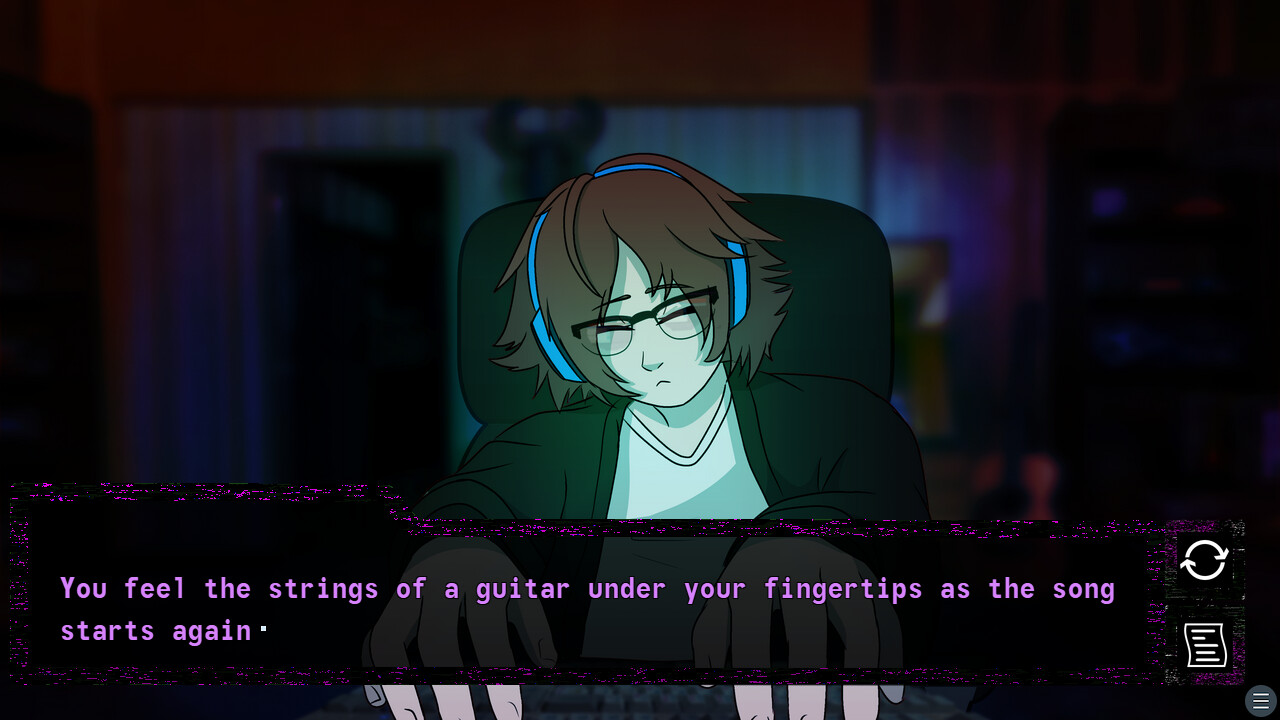Image resolution: width=1280 pixels, height=720 pixels.
Task: Toggle the game options overlay via corner menu
Action: pos(1260,700)
